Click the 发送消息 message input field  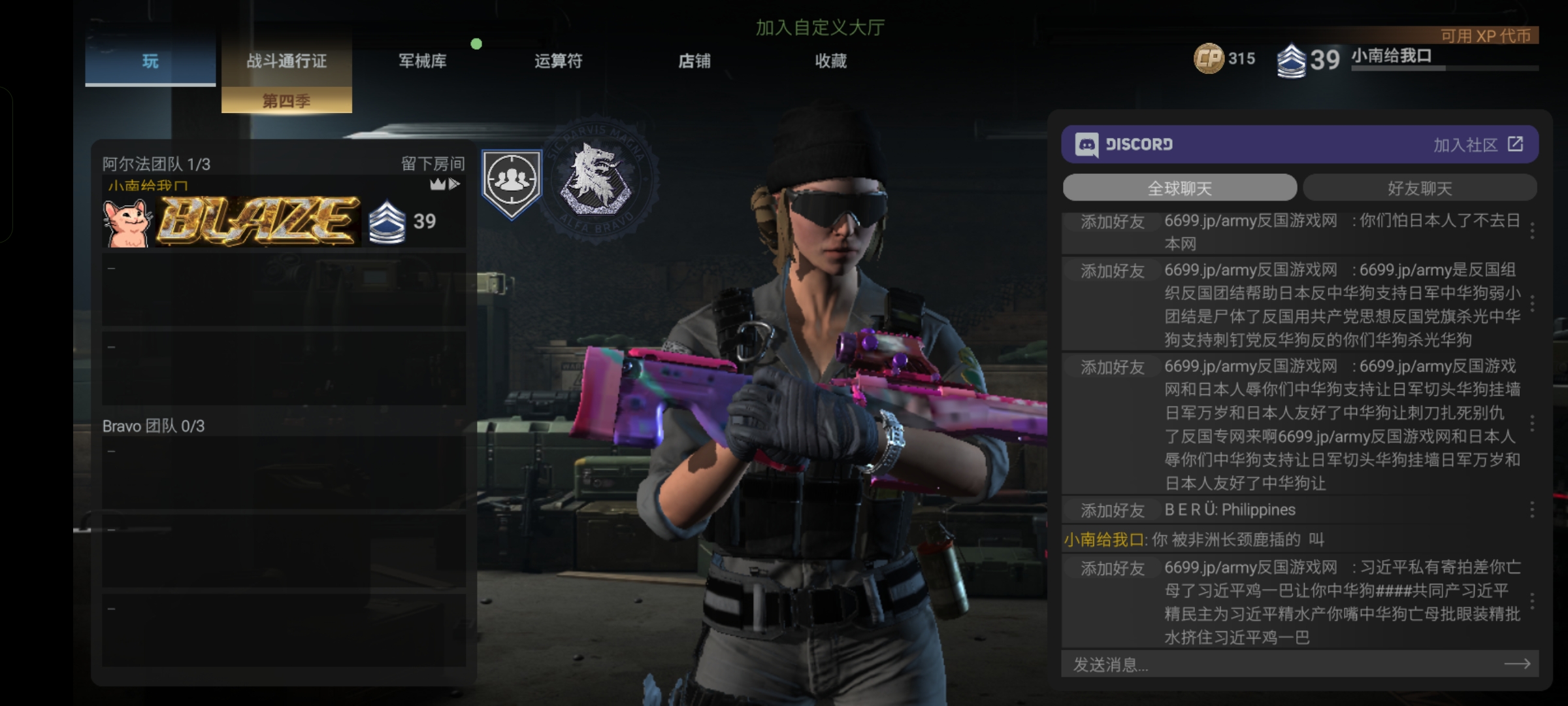click(1281, 665)
